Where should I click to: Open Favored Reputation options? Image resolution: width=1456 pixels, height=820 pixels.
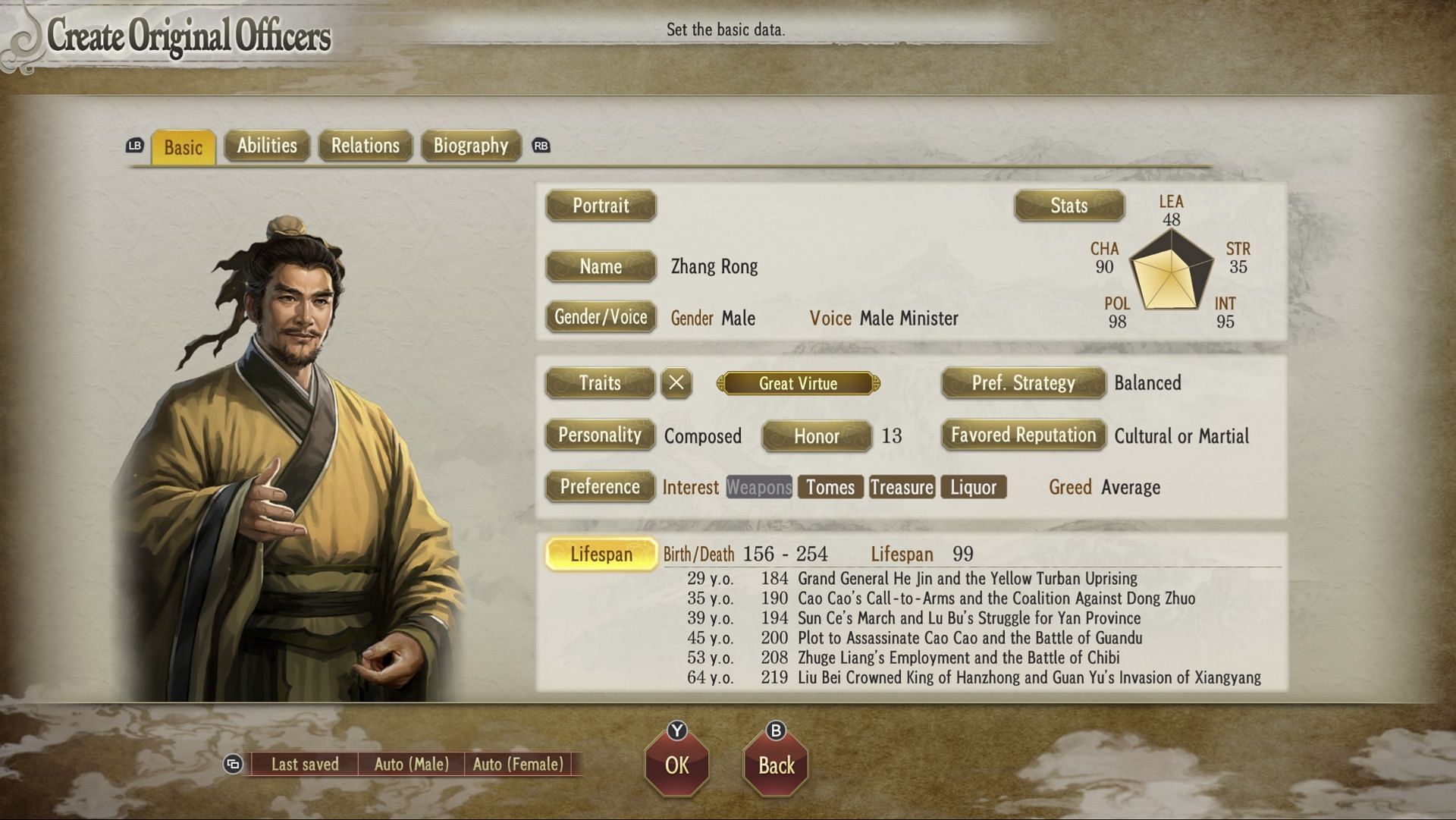coord(1023,435)
